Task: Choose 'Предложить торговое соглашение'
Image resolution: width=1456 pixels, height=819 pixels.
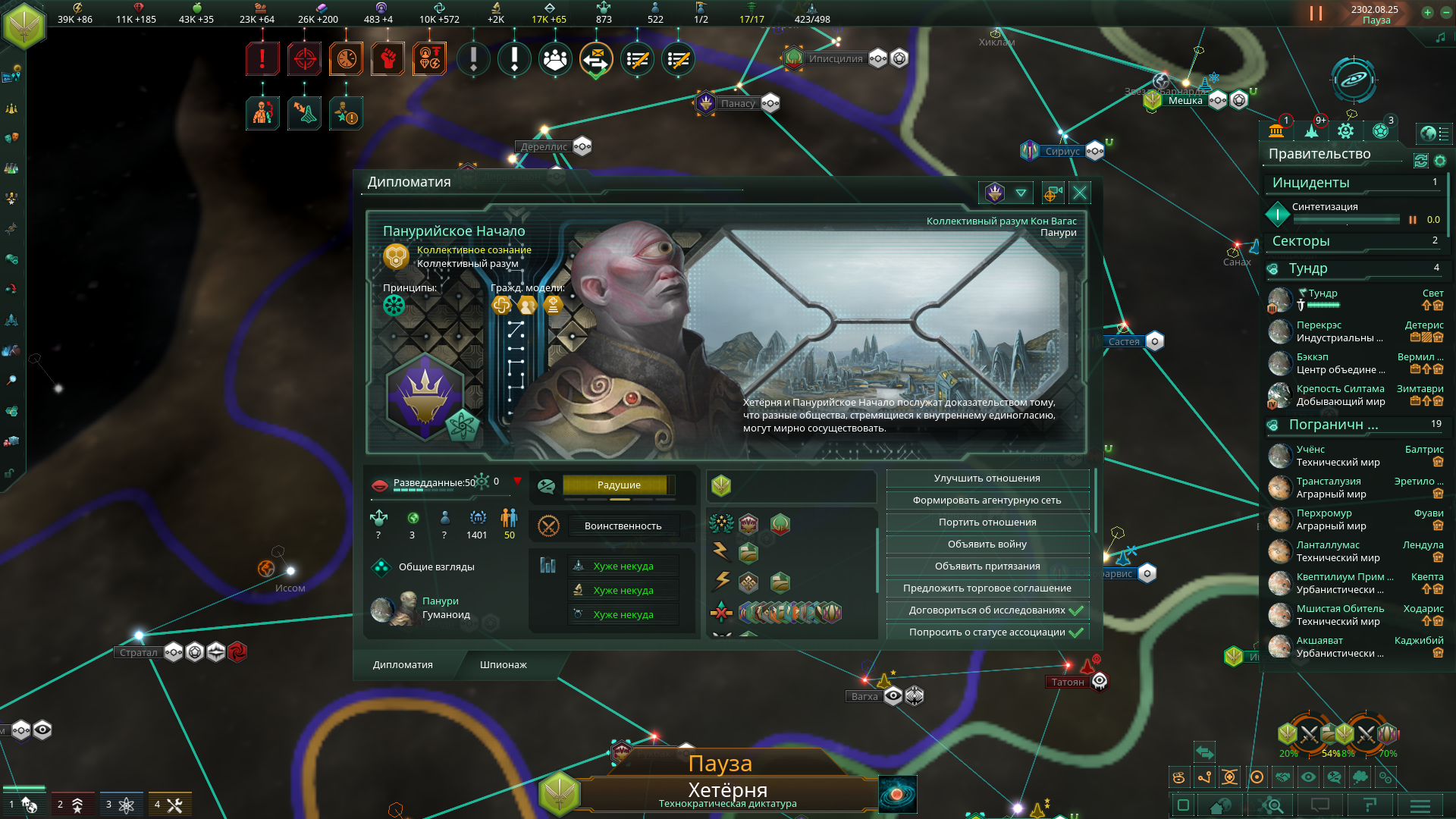Action: click(x=987, y=588)
